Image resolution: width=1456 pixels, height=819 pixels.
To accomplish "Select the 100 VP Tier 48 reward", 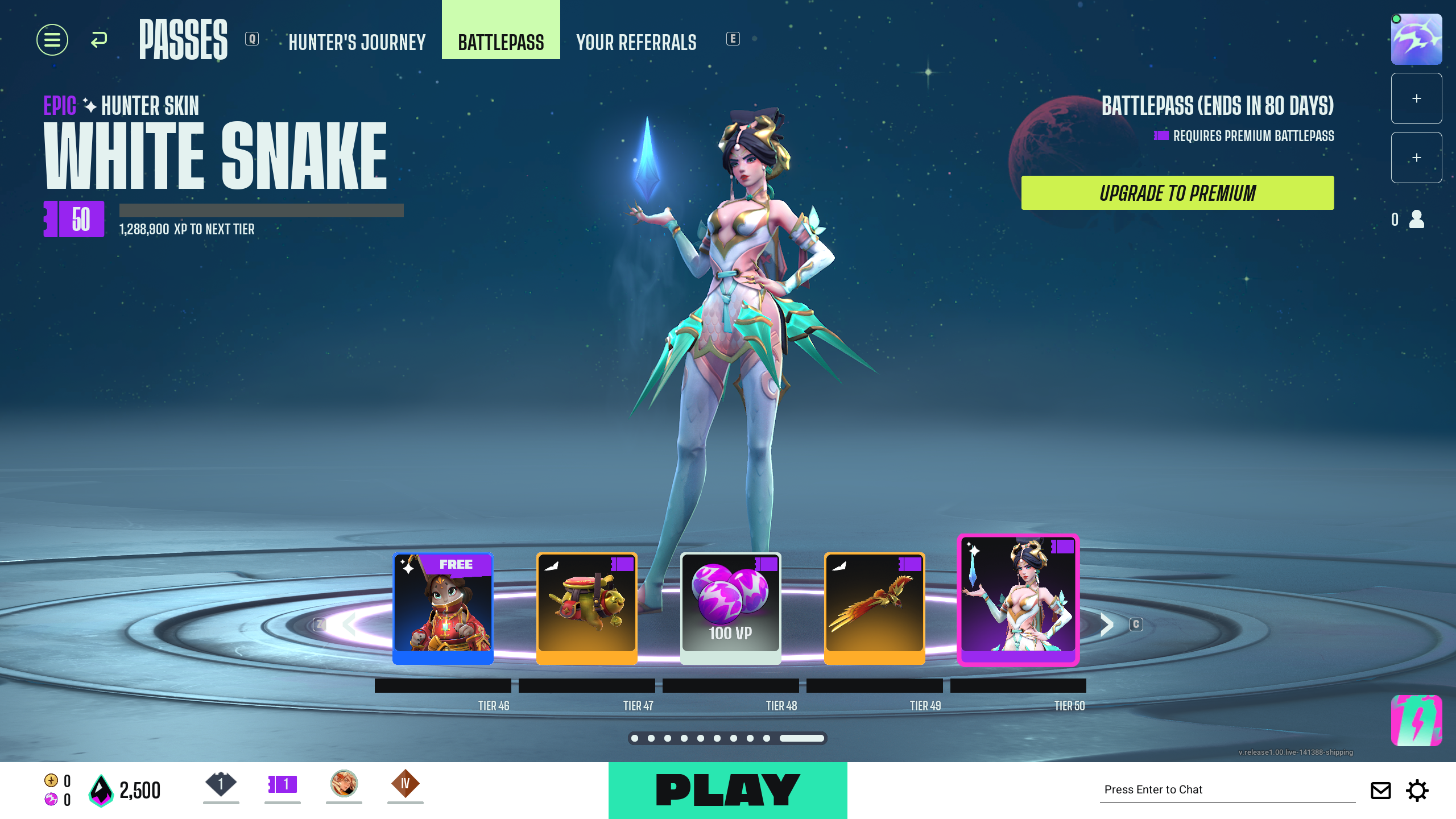I will click(x=731, y=606).
